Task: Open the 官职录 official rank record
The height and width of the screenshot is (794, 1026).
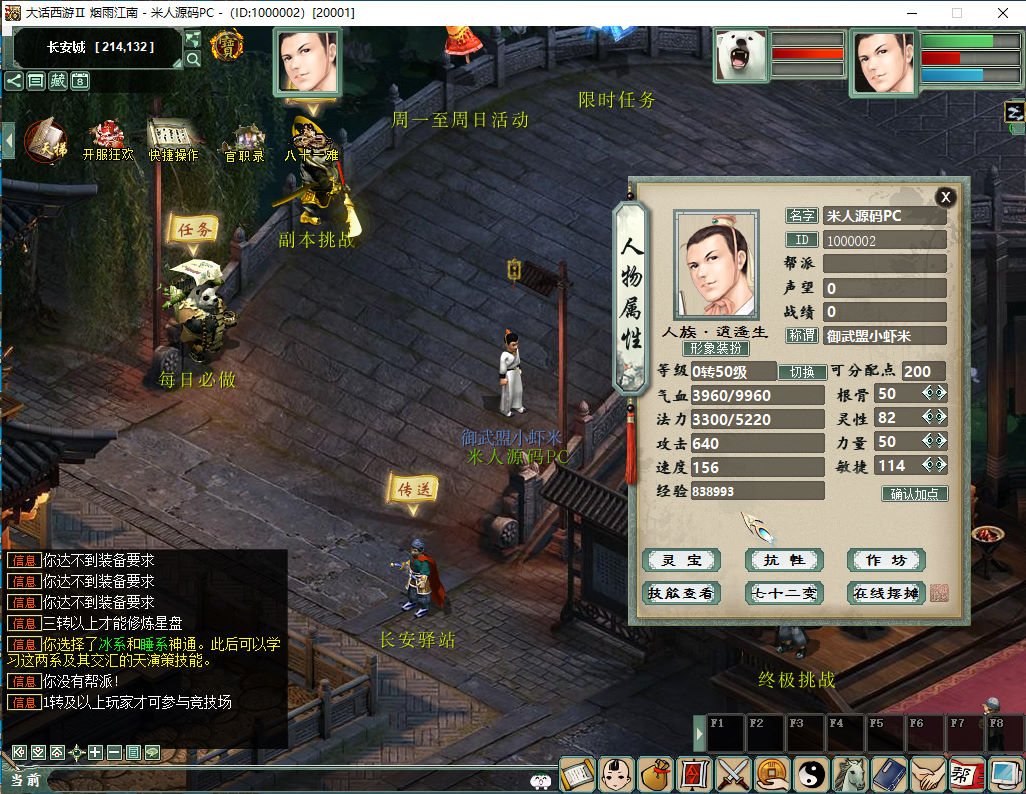Action: (244, 141)
